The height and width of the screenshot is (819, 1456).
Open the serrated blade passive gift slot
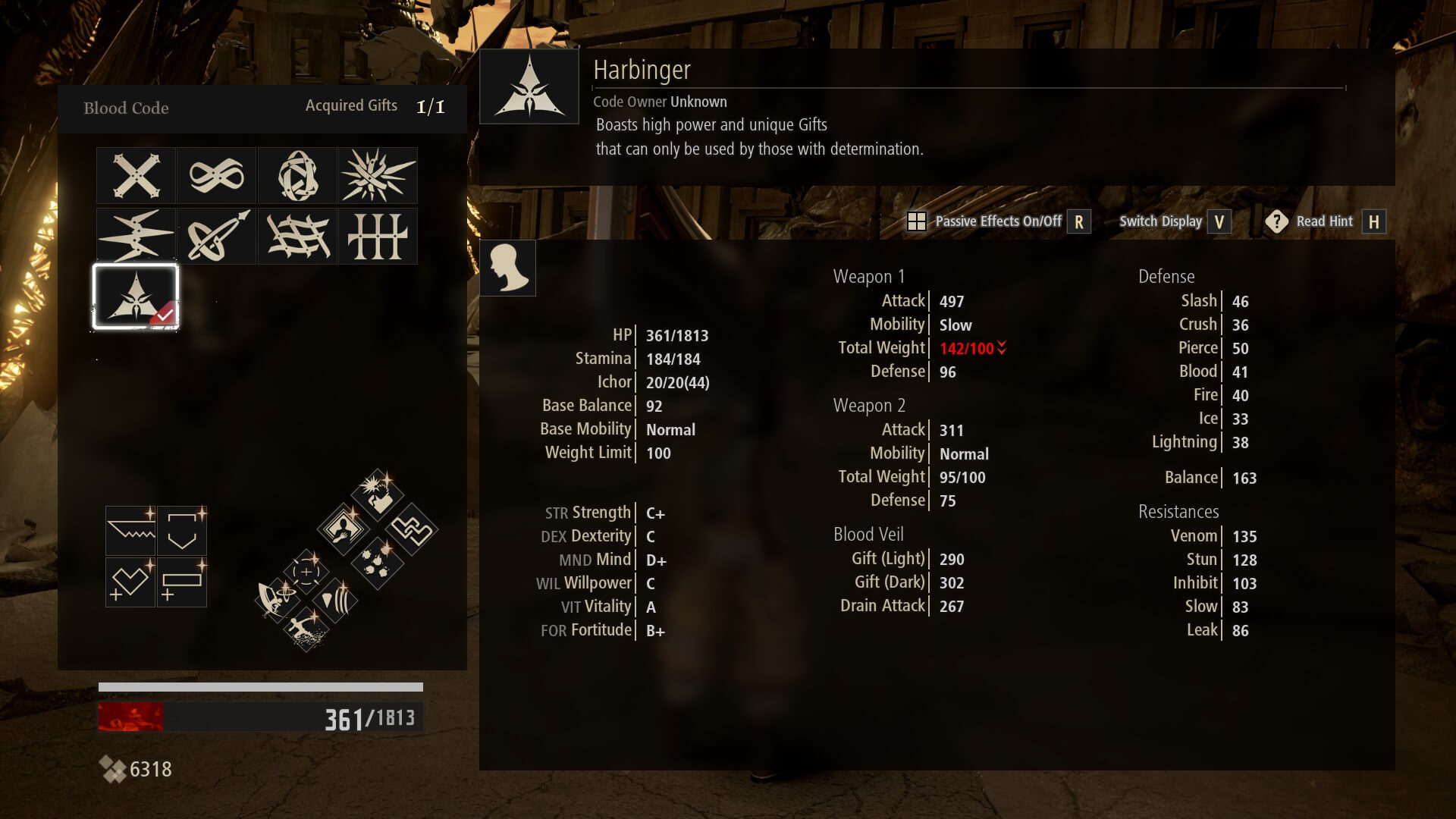pyautogui.click(x=130, y=531)
